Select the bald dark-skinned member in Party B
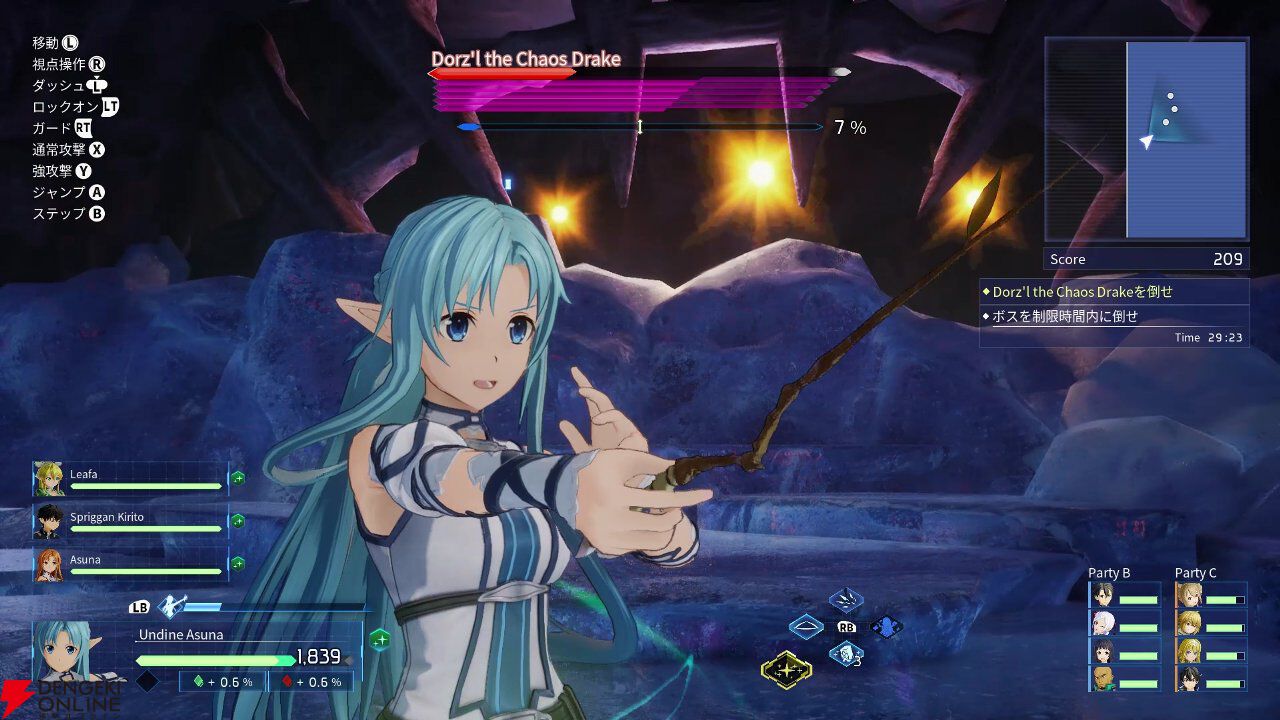Screen dimensions: 1280x720 pyautogui.click(x=1103, y=679)
